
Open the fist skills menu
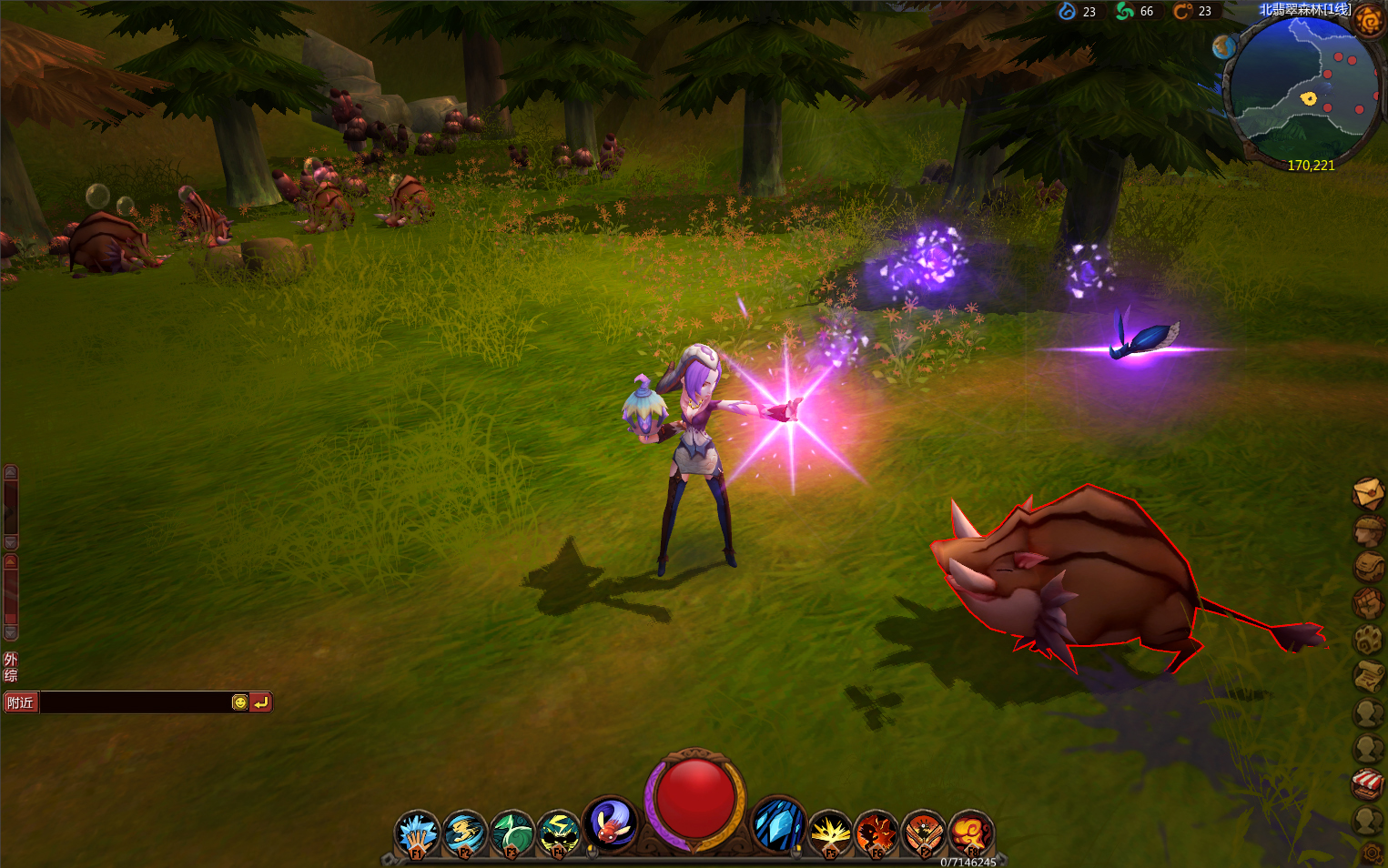coord(1368,602)
